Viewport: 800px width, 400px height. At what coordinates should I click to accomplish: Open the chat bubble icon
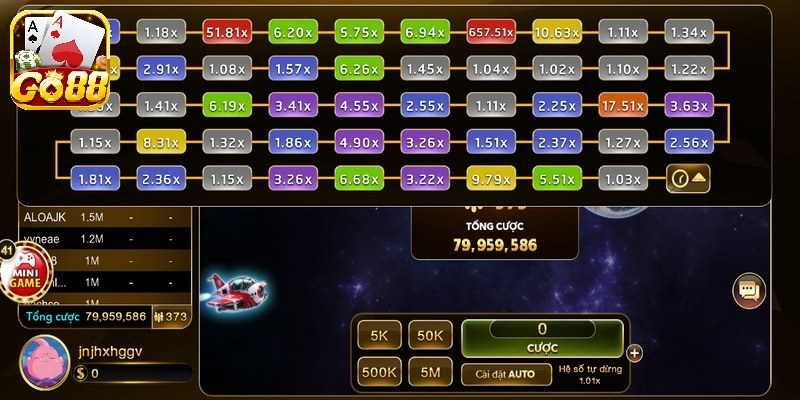747,290
